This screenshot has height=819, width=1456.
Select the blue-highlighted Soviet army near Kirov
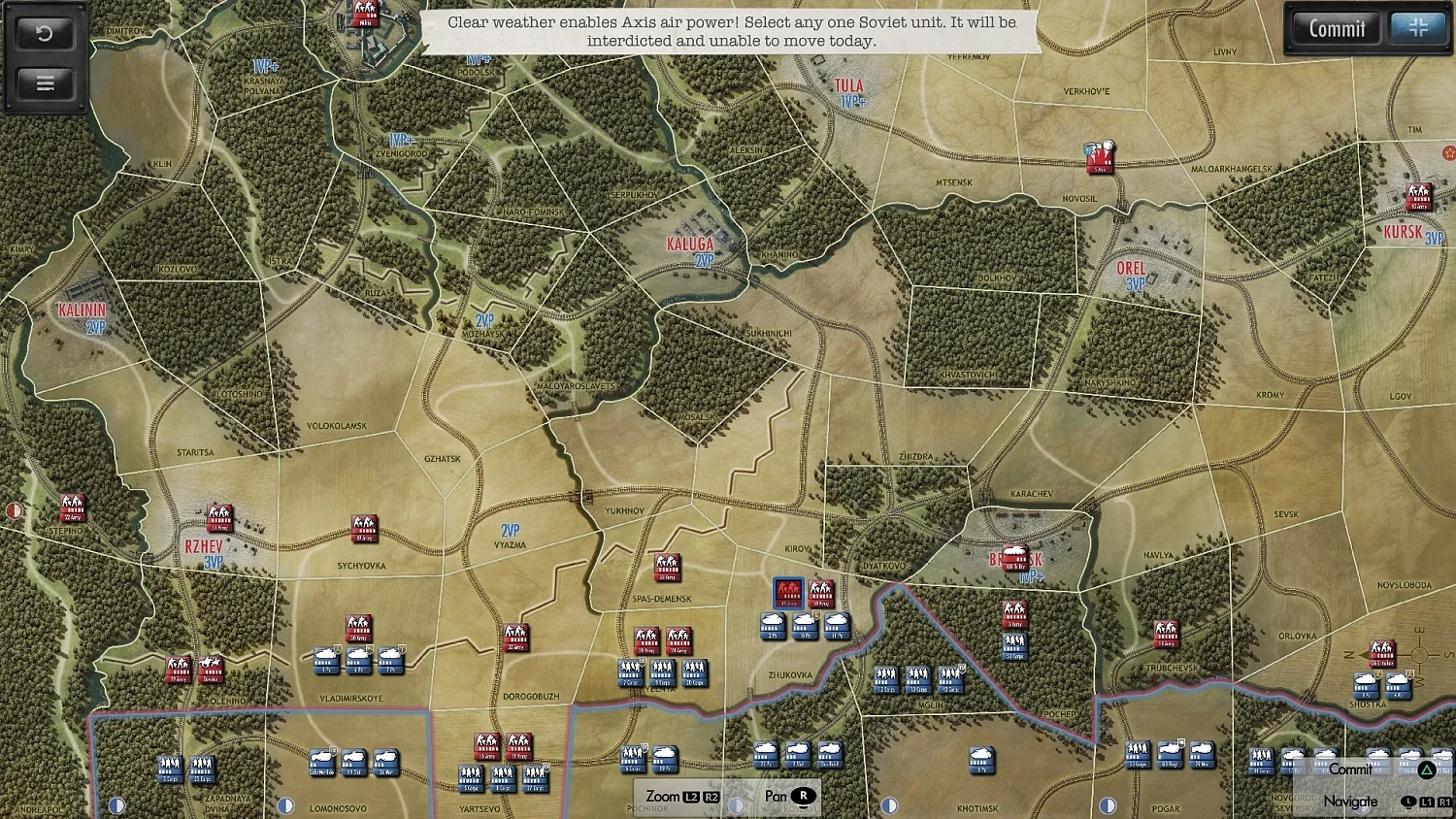tap(788, 592)
